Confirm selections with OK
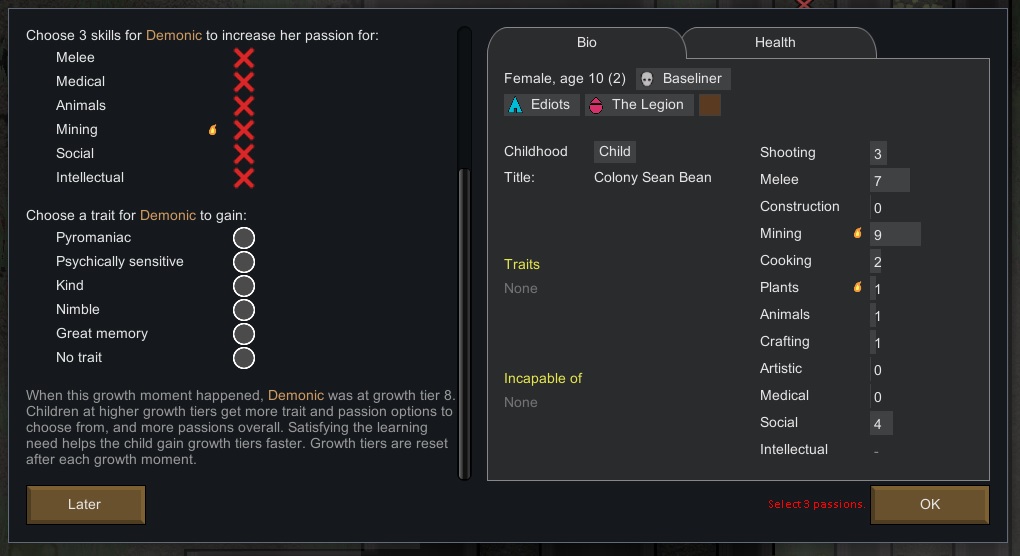The height and width of the screenshot is (556, 1020). [x=929, y=505]
